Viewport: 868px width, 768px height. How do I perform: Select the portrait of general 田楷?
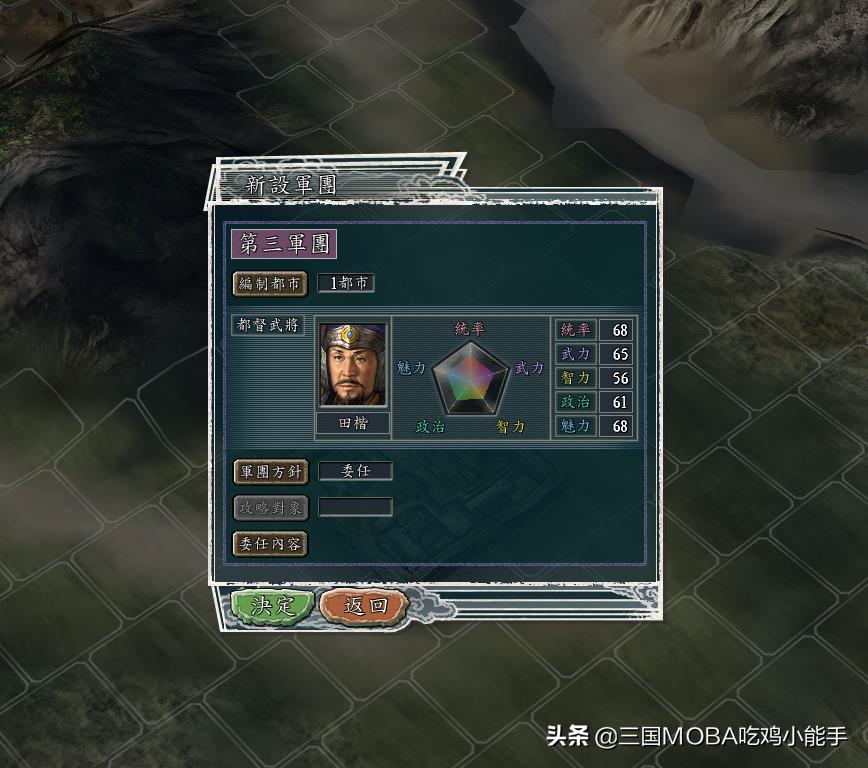click(353, 365)
